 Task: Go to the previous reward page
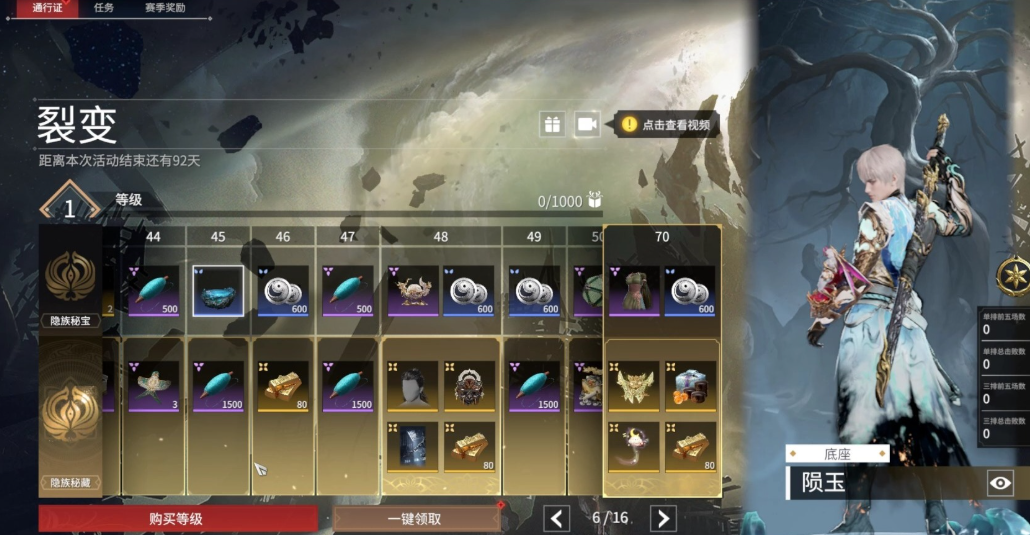tap(556, 518)
